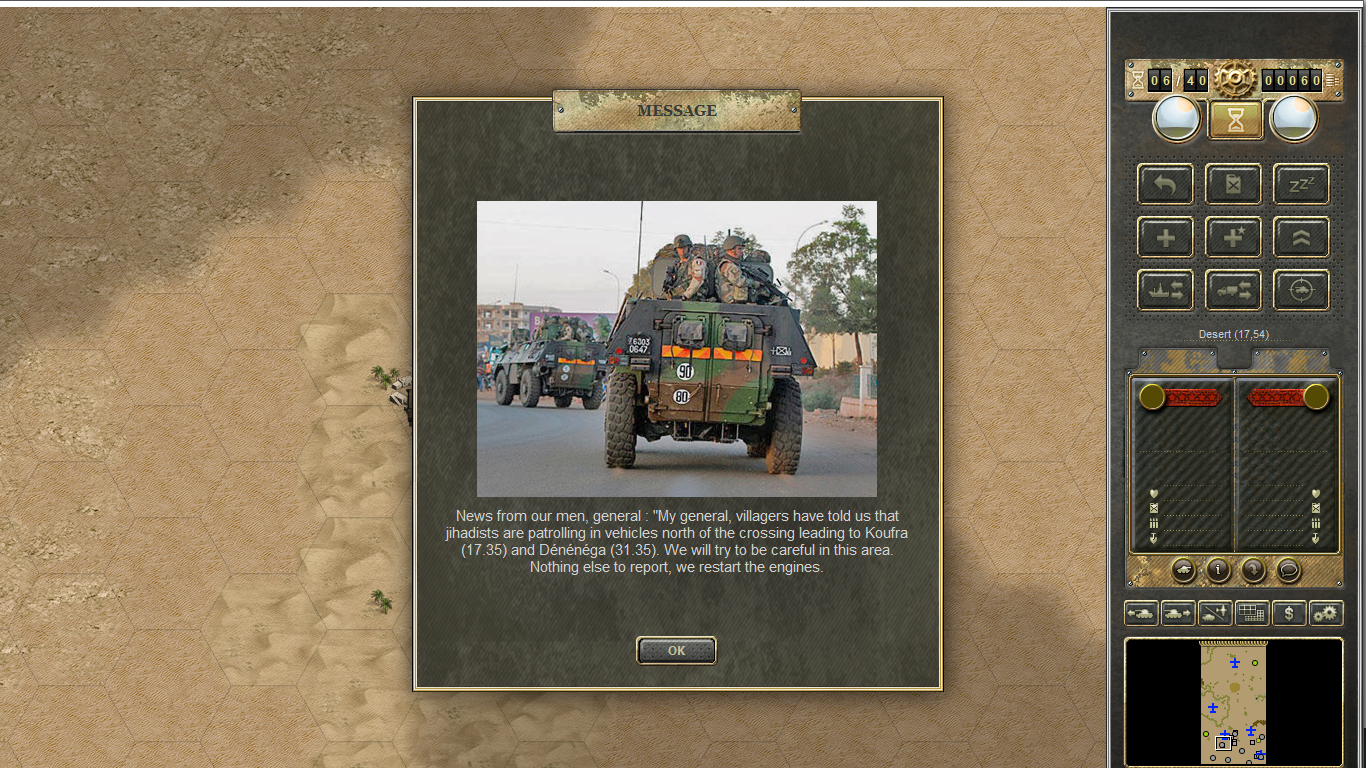Embark unit onto sea transport (ship icon)

point(1164,289)
